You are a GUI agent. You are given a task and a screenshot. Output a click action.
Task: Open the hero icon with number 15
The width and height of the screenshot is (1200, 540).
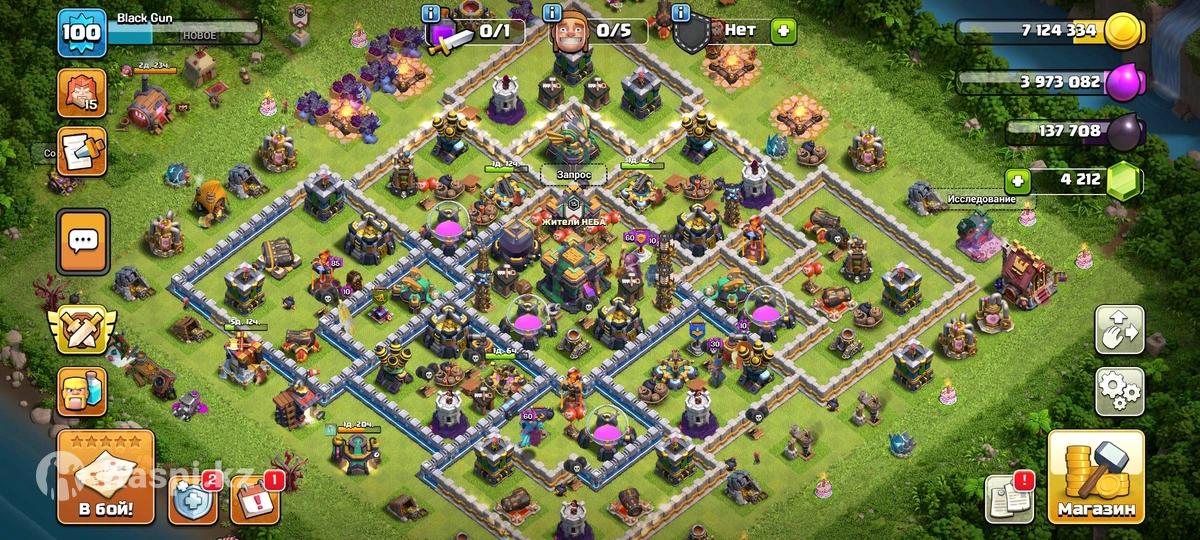(x=82, y=93)
